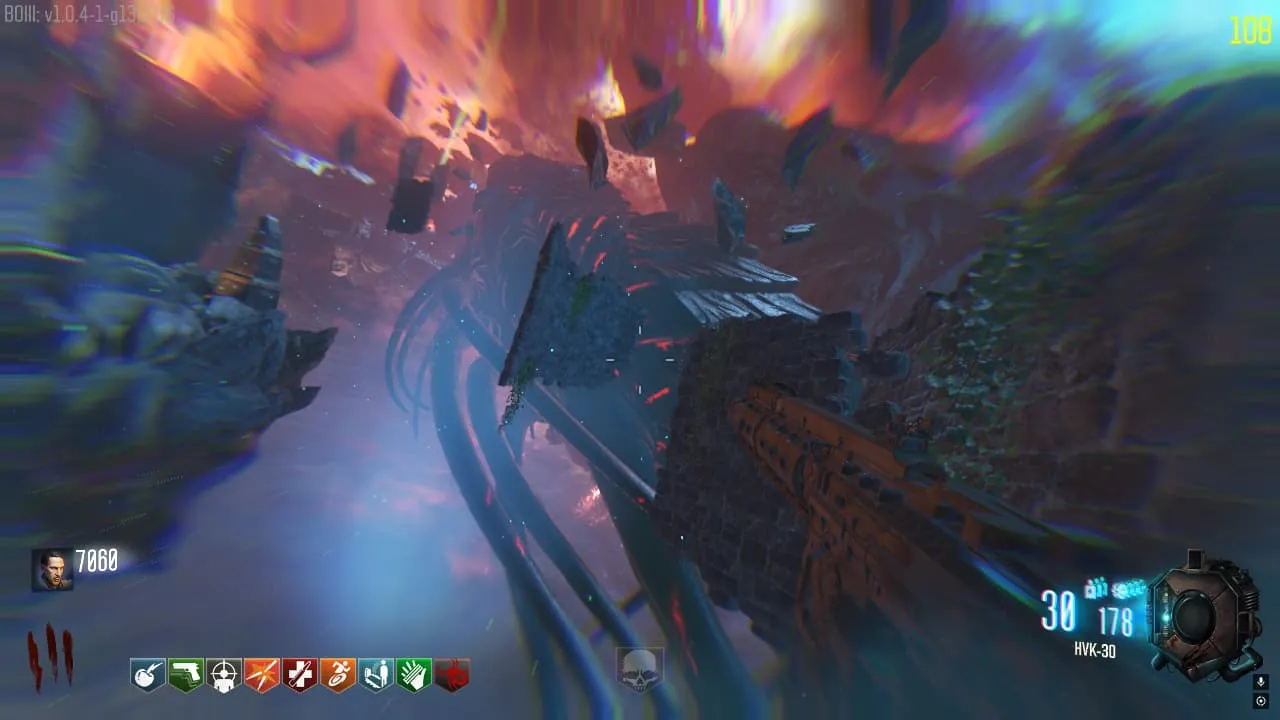Click the dark red Widow's Wine spider icon
Screen dimensions: 1280x720
(452, 674)
